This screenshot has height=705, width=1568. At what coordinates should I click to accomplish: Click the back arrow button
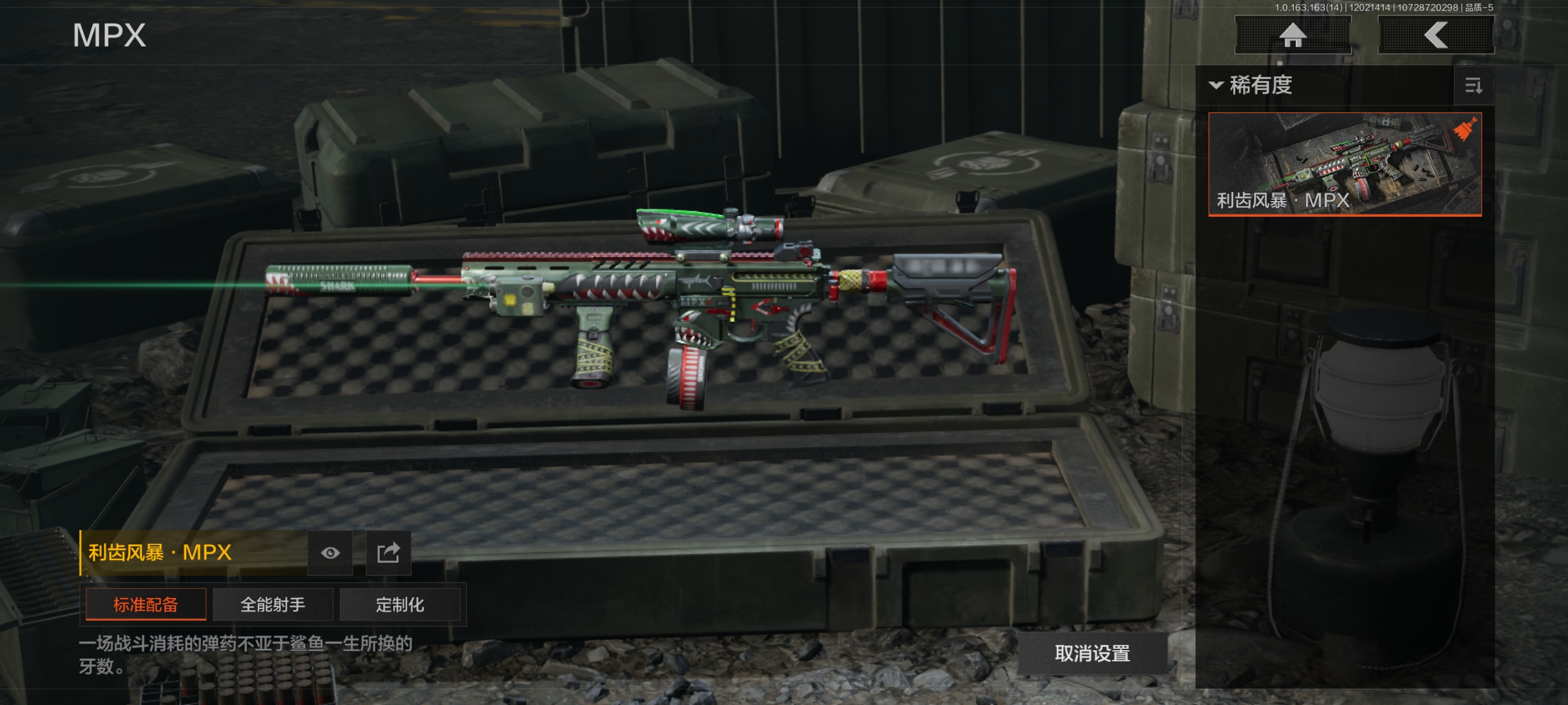click(x=1435, y=35)
